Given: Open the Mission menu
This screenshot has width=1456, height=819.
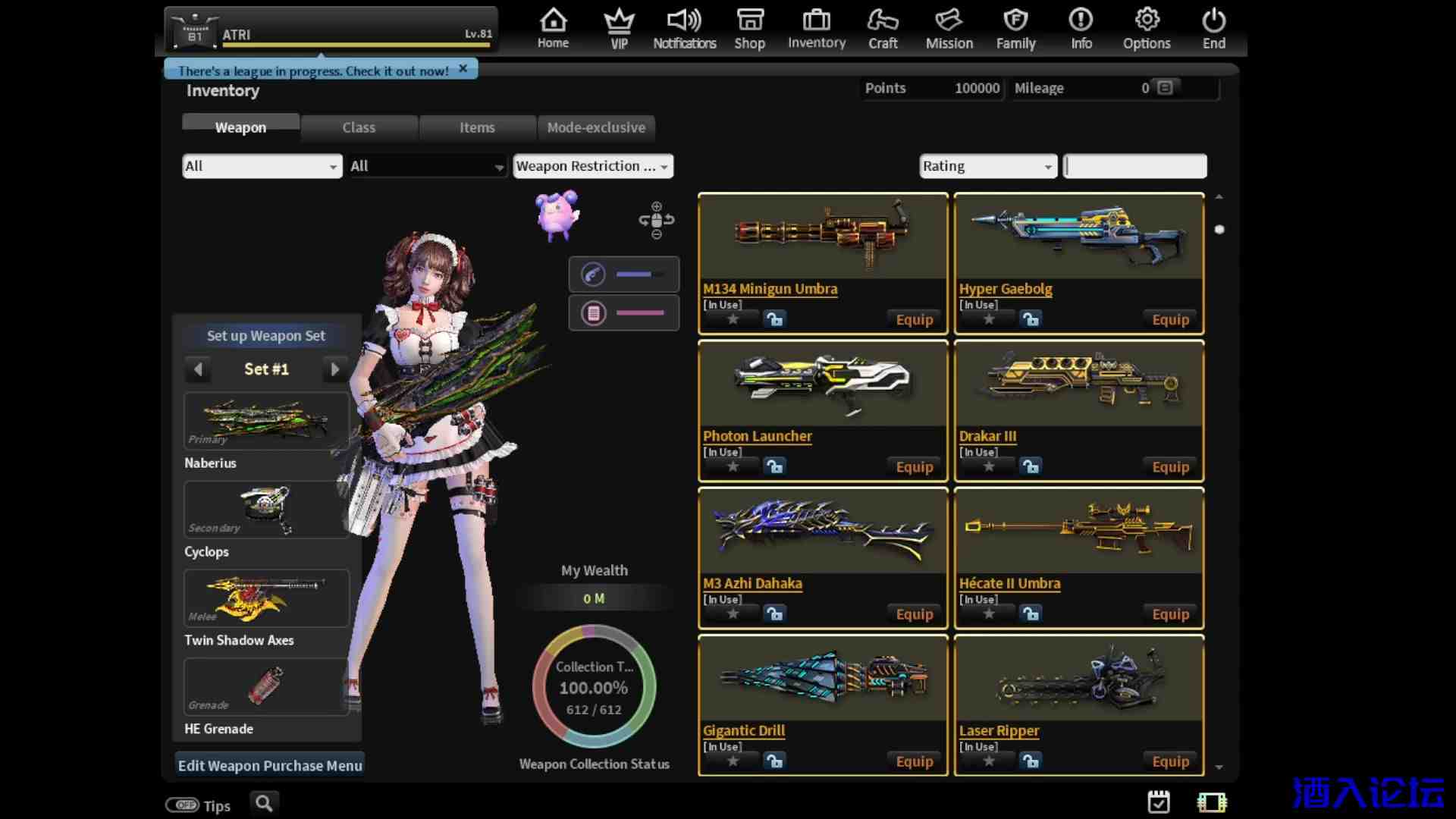Looking at the screenshot, I should coord(949,29).
